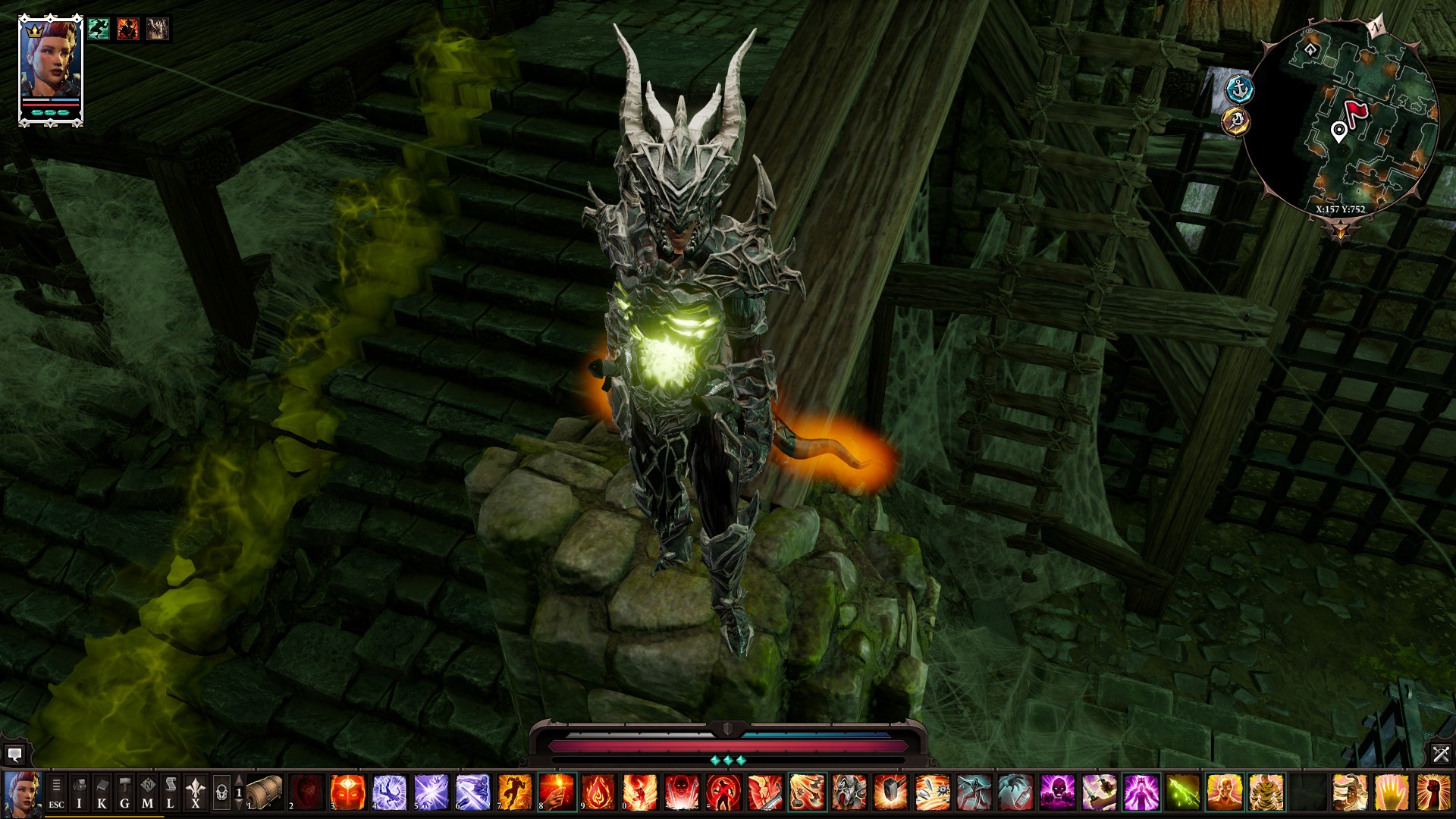The width and height of the screenshot is (1456, 819).
Task: Open the game menu with the ESC button
Action: (57, 794)
